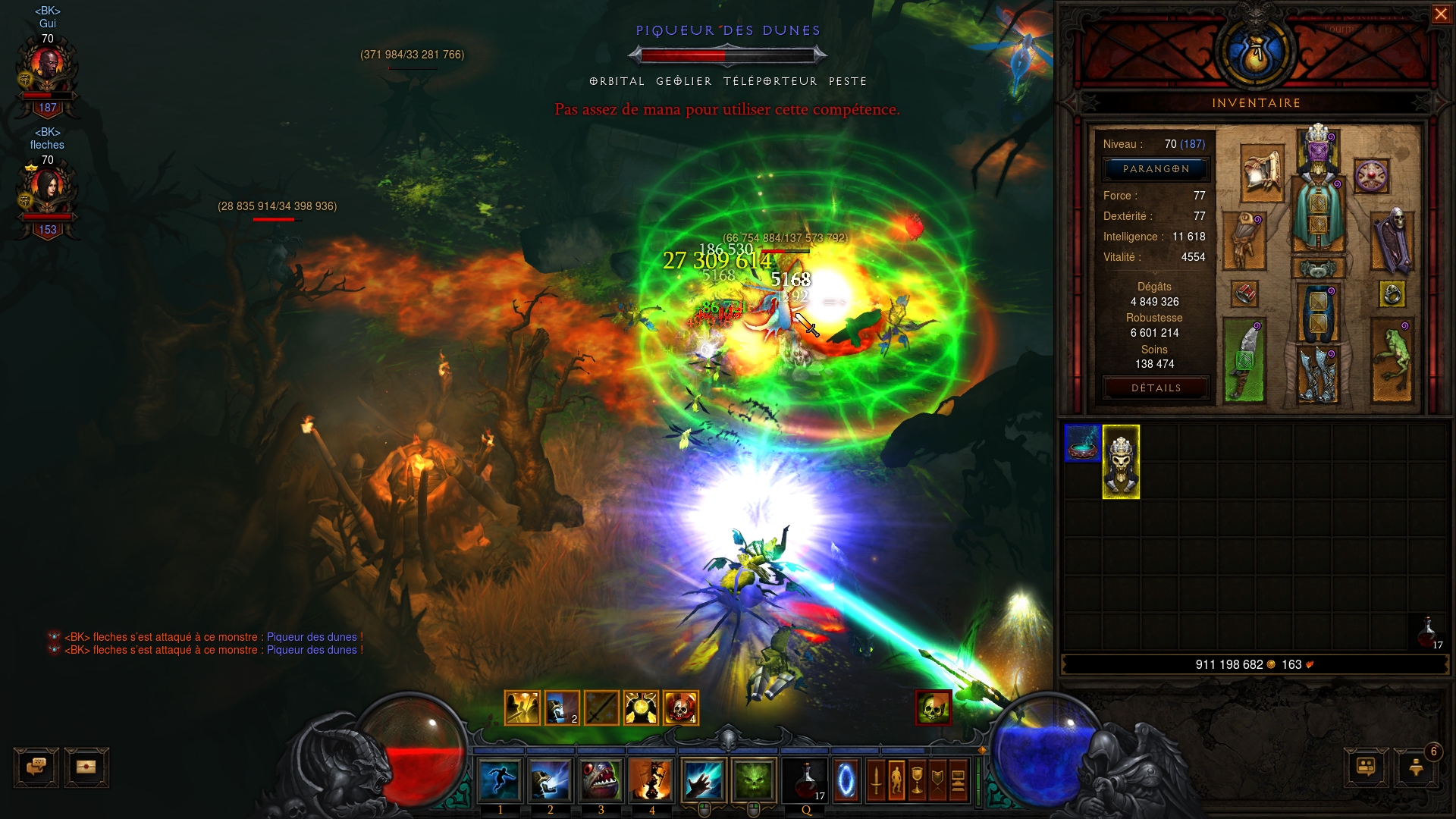Select the blue cauldron item in backpack
The width and height of the screenshot is (1456, 819).
point(1082,444)
